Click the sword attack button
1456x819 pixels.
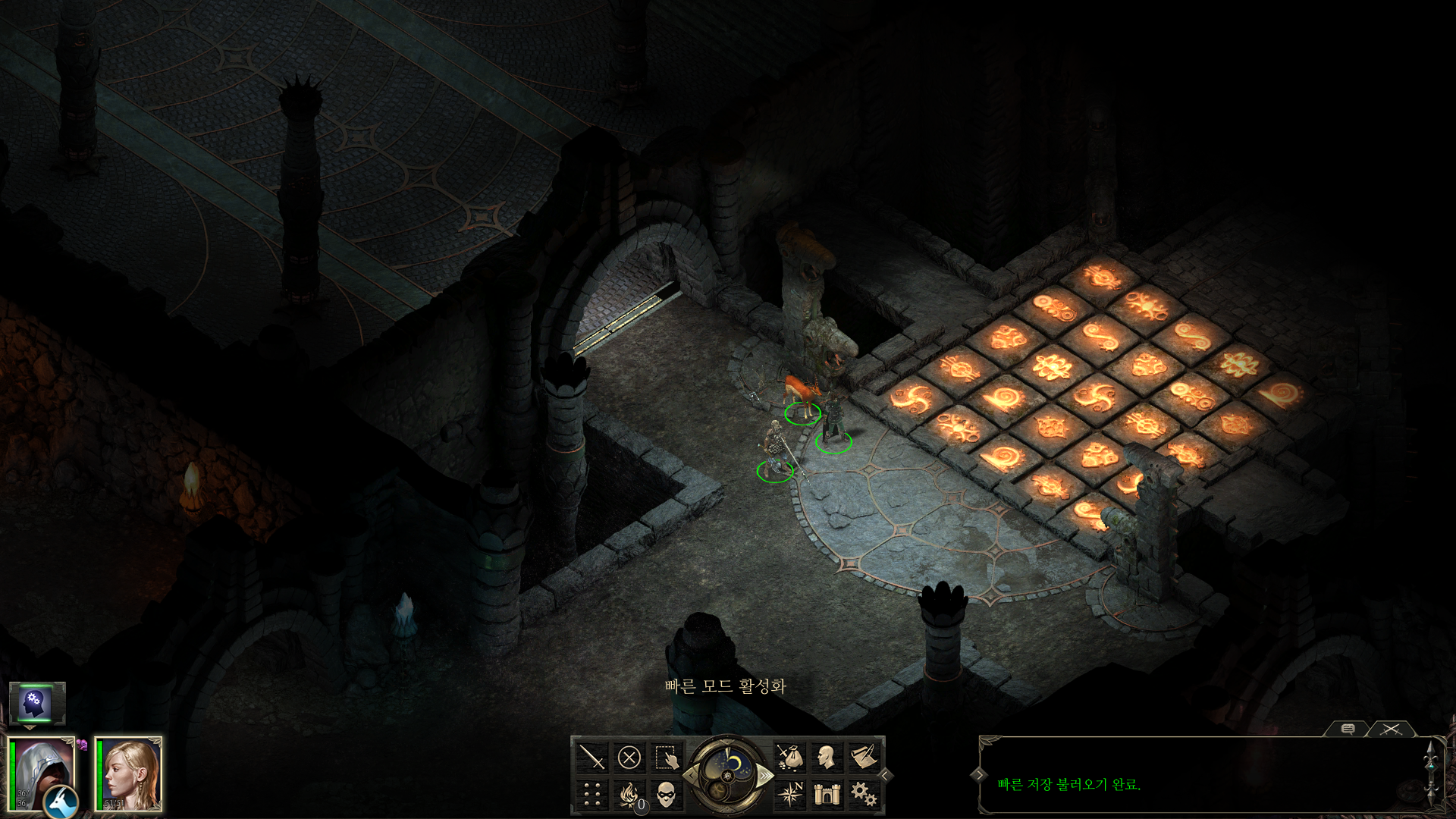point(592,757)
